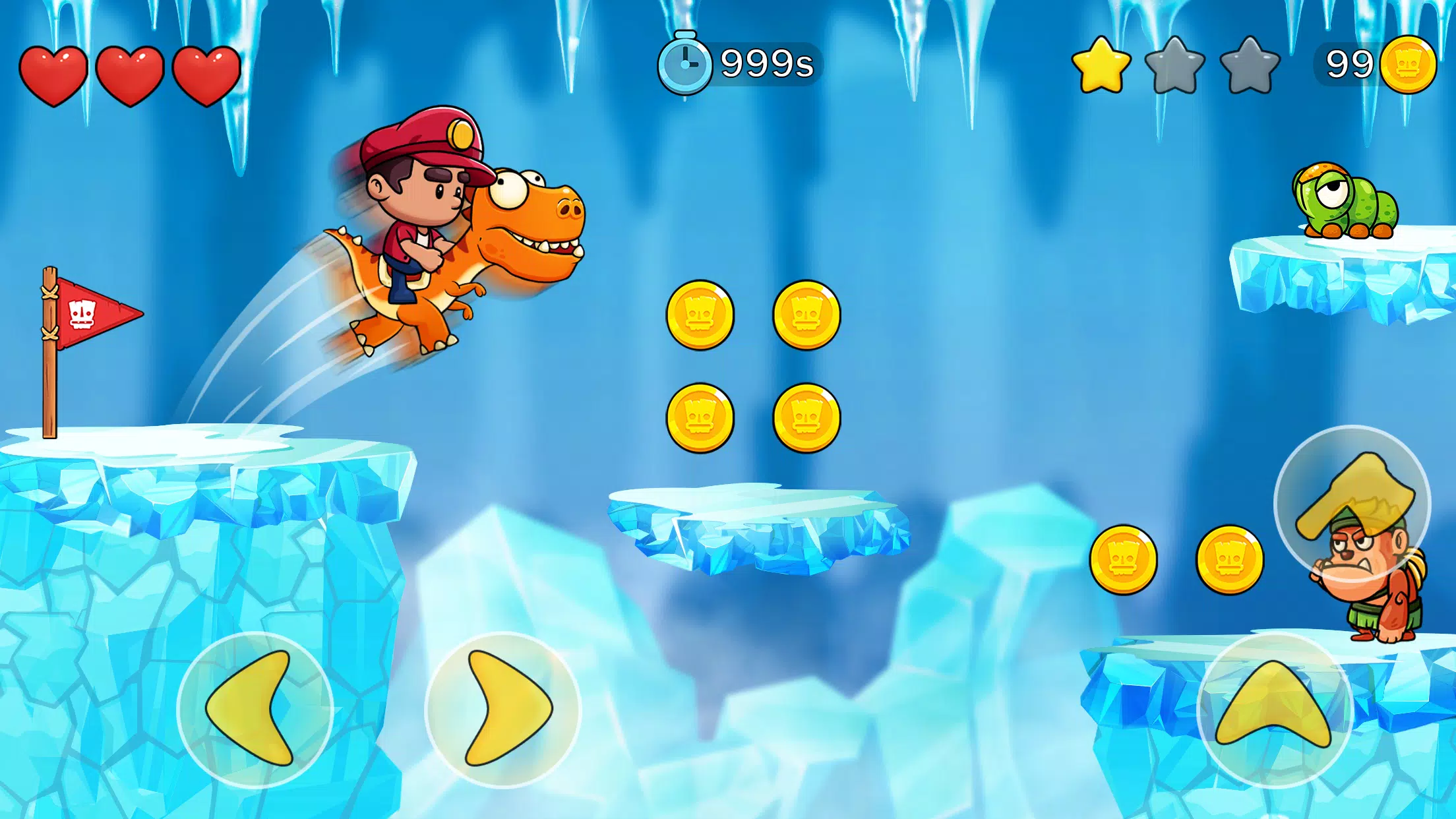This screenshot has width=1456, height=819.
Task: Click the 999s timer display
Action: click(765, 63)
